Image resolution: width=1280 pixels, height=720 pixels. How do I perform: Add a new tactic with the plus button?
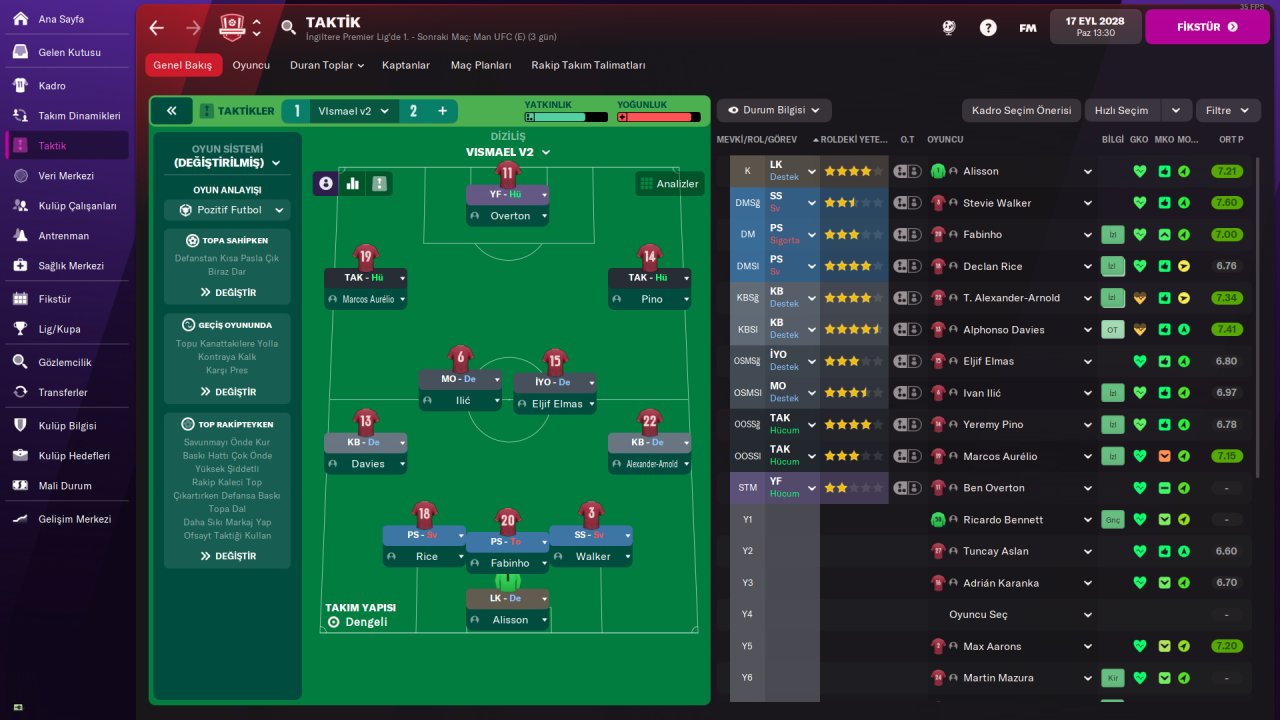[x=442, y=111]
